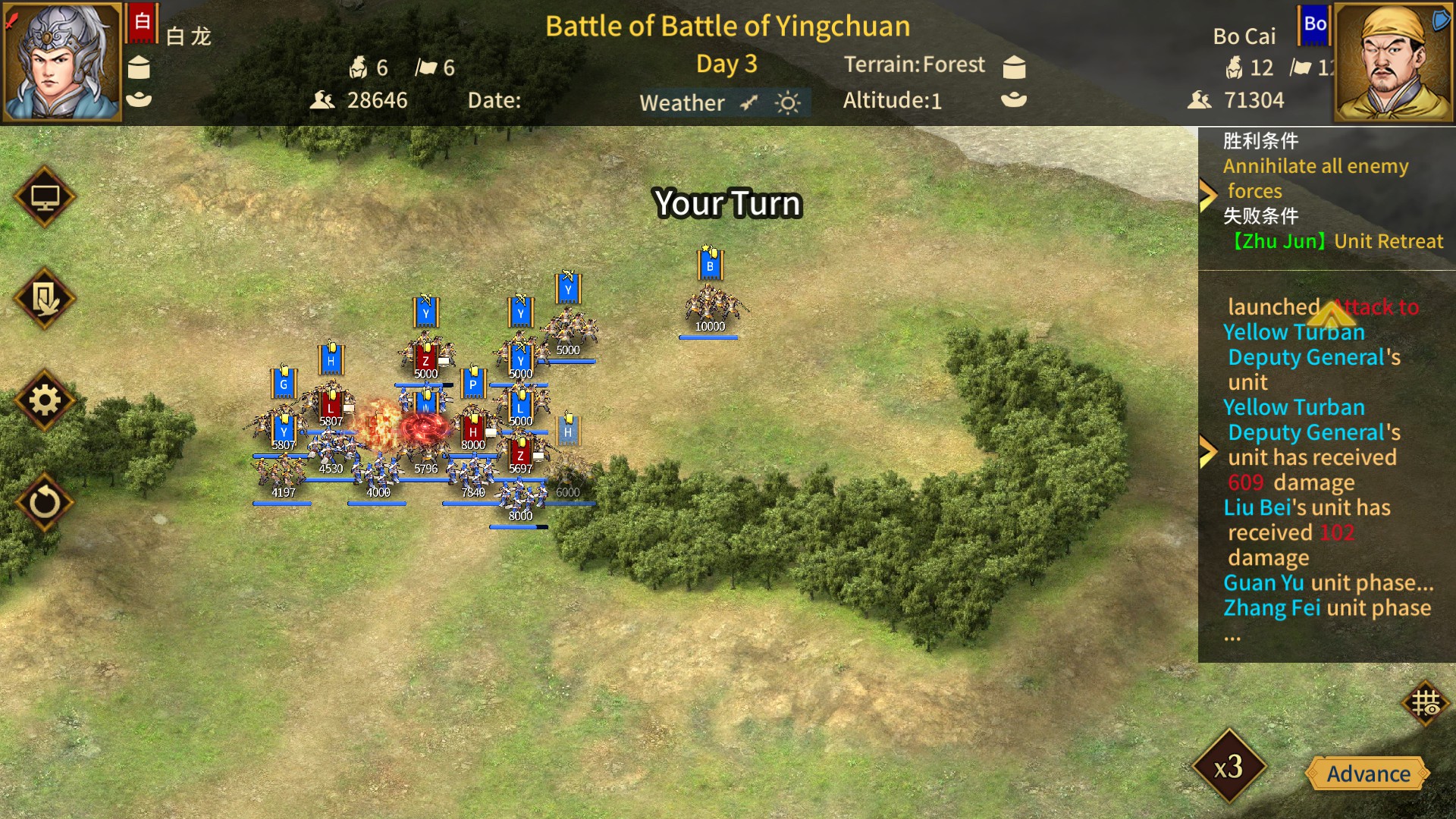Toggle the grid view eye icon
The height and width of the screenshot is (819, 1456).
(x=1425, y=703)
